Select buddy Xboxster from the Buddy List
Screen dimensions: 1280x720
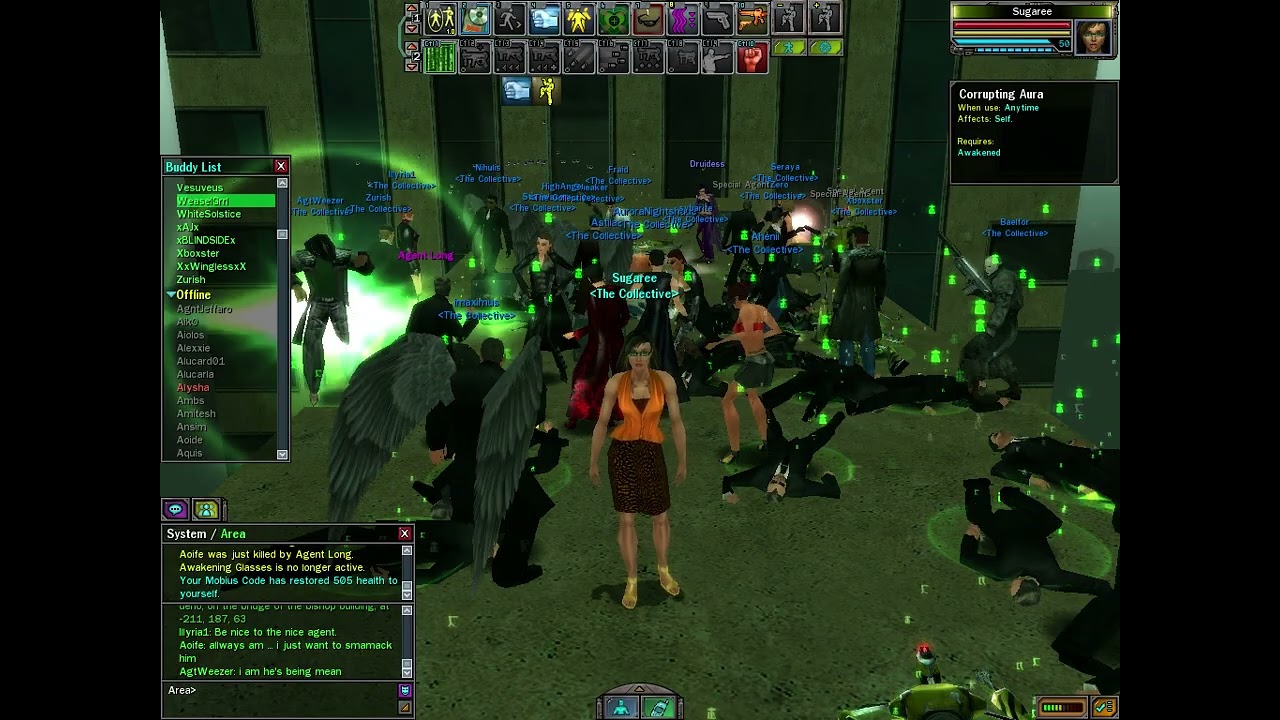click(198, 253)
